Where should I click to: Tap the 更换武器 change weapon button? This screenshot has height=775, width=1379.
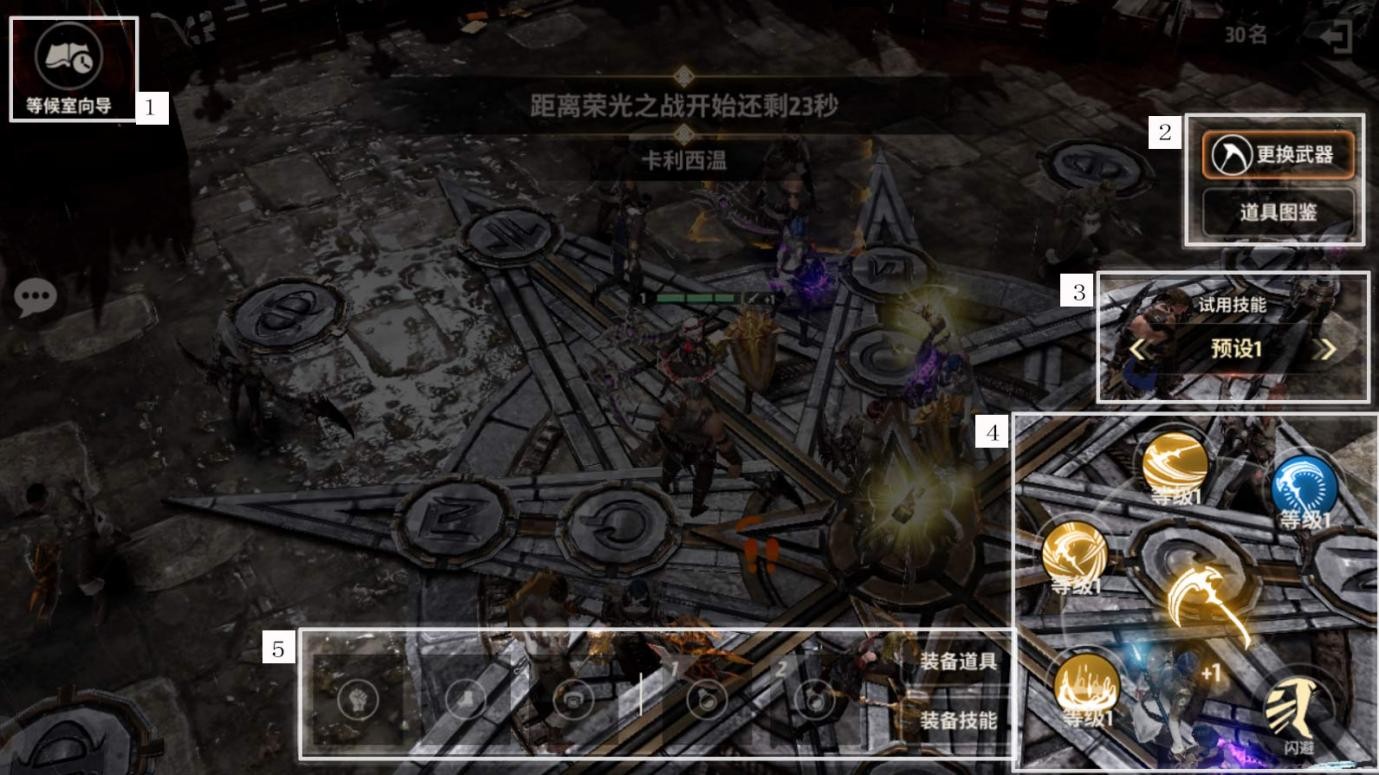coord(1278,155)
